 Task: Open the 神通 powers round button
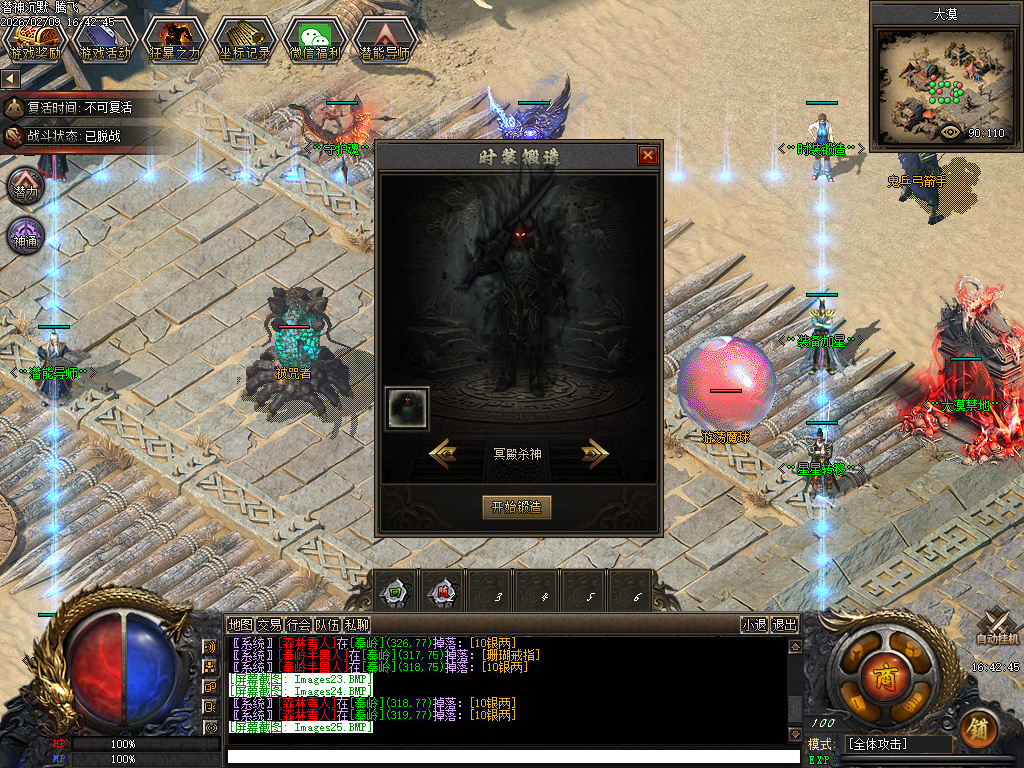26,237
